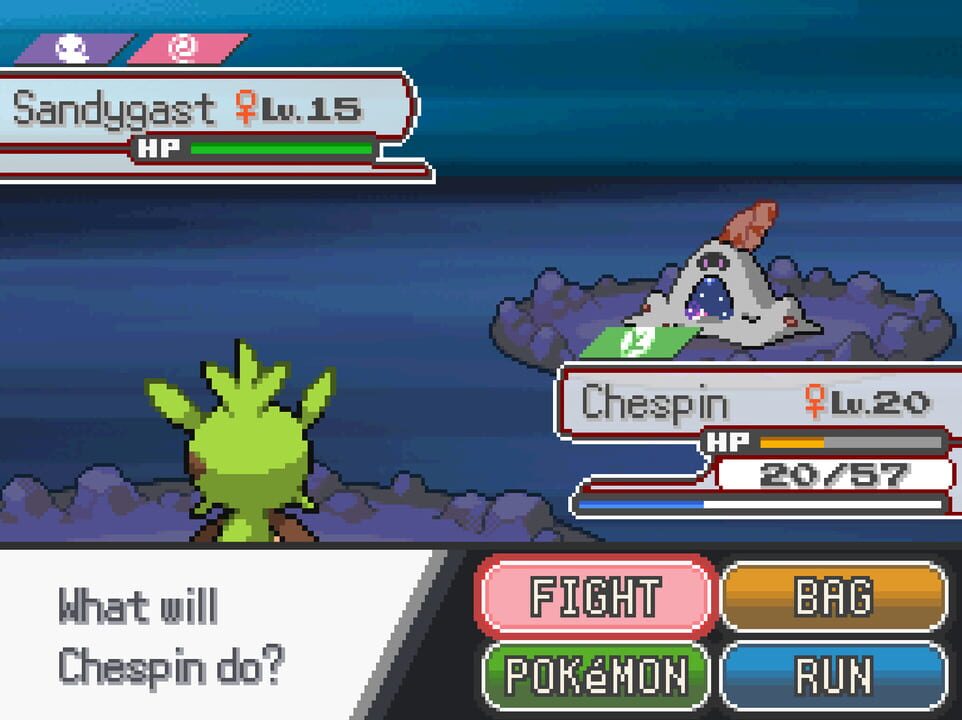Select the POKéMON party button
962x720 pixels.
596,676
